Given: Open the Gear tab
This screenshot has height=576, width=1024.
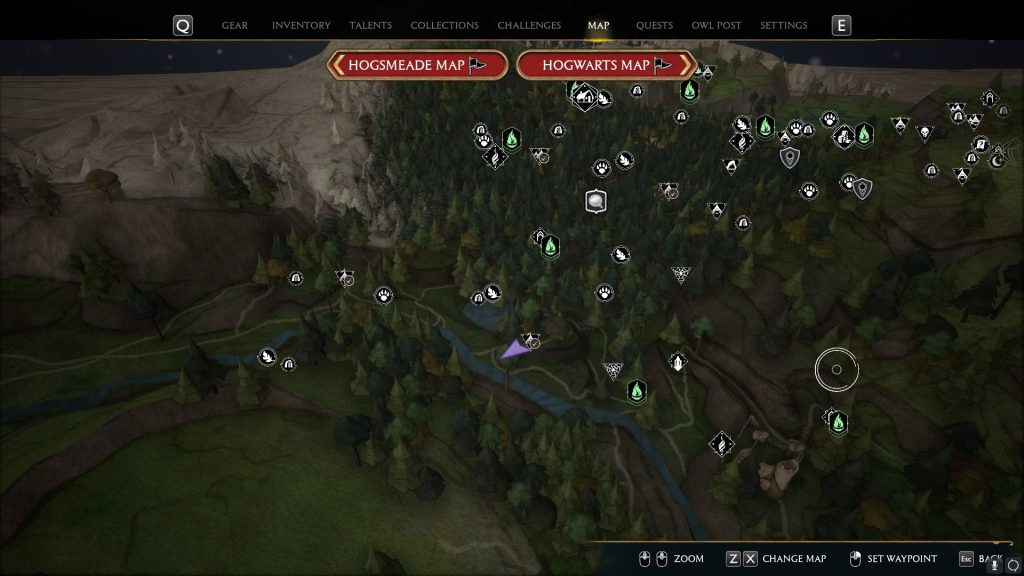Looking at the screenshot, I should click(234, 25).
